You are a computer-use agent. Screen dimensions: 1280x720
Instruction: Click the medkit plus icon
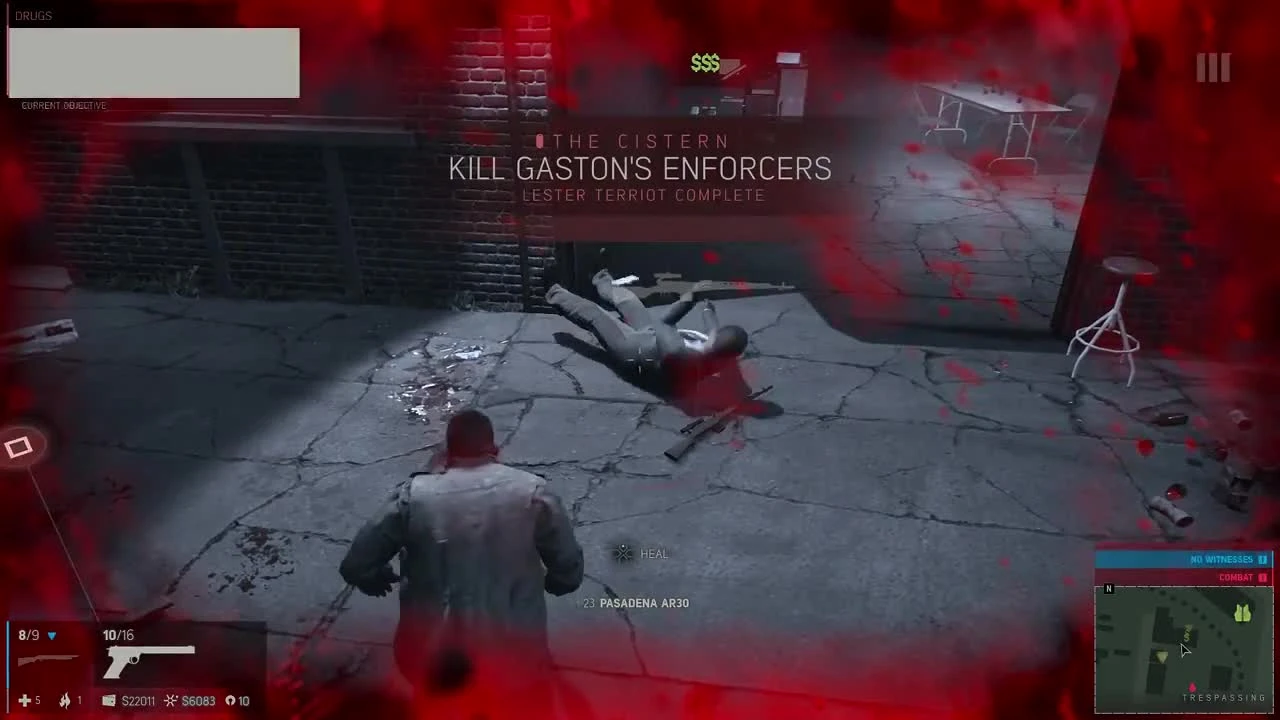pyautogui.click(x=24, y=701)
